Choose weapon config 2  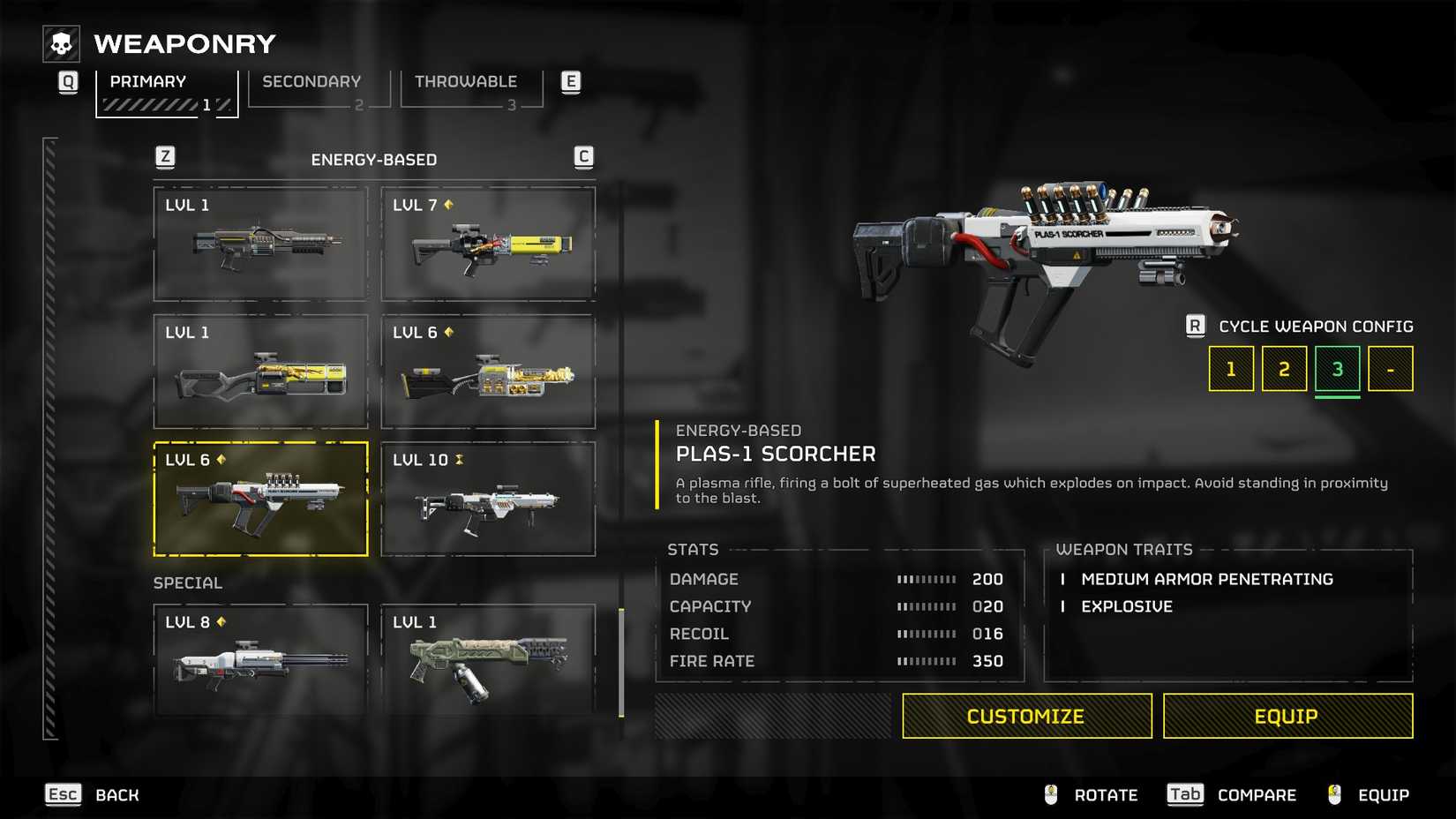click(x=1284, y=369)
